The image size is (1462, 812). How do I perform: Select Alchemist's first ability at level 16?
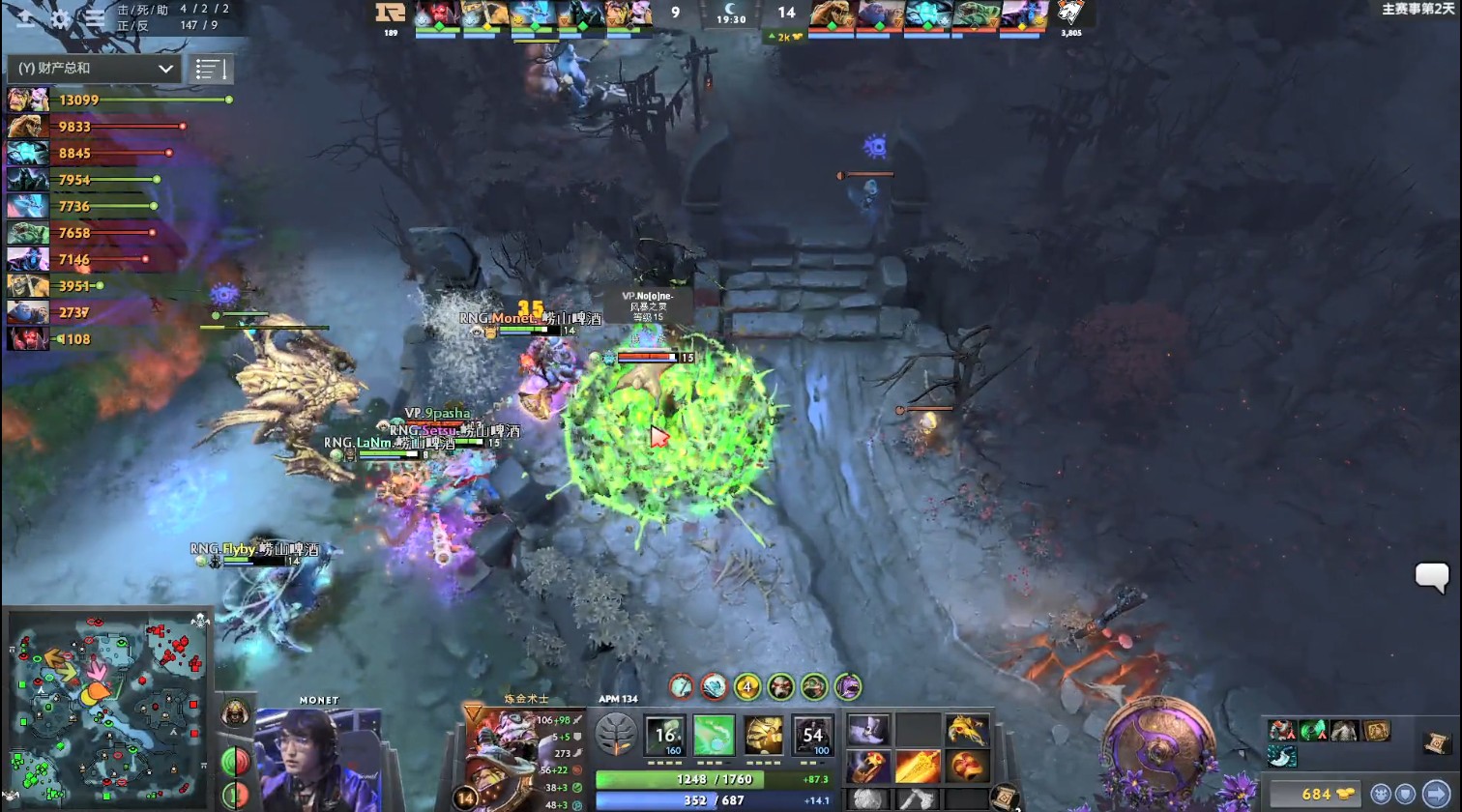(x=665, y=735)
